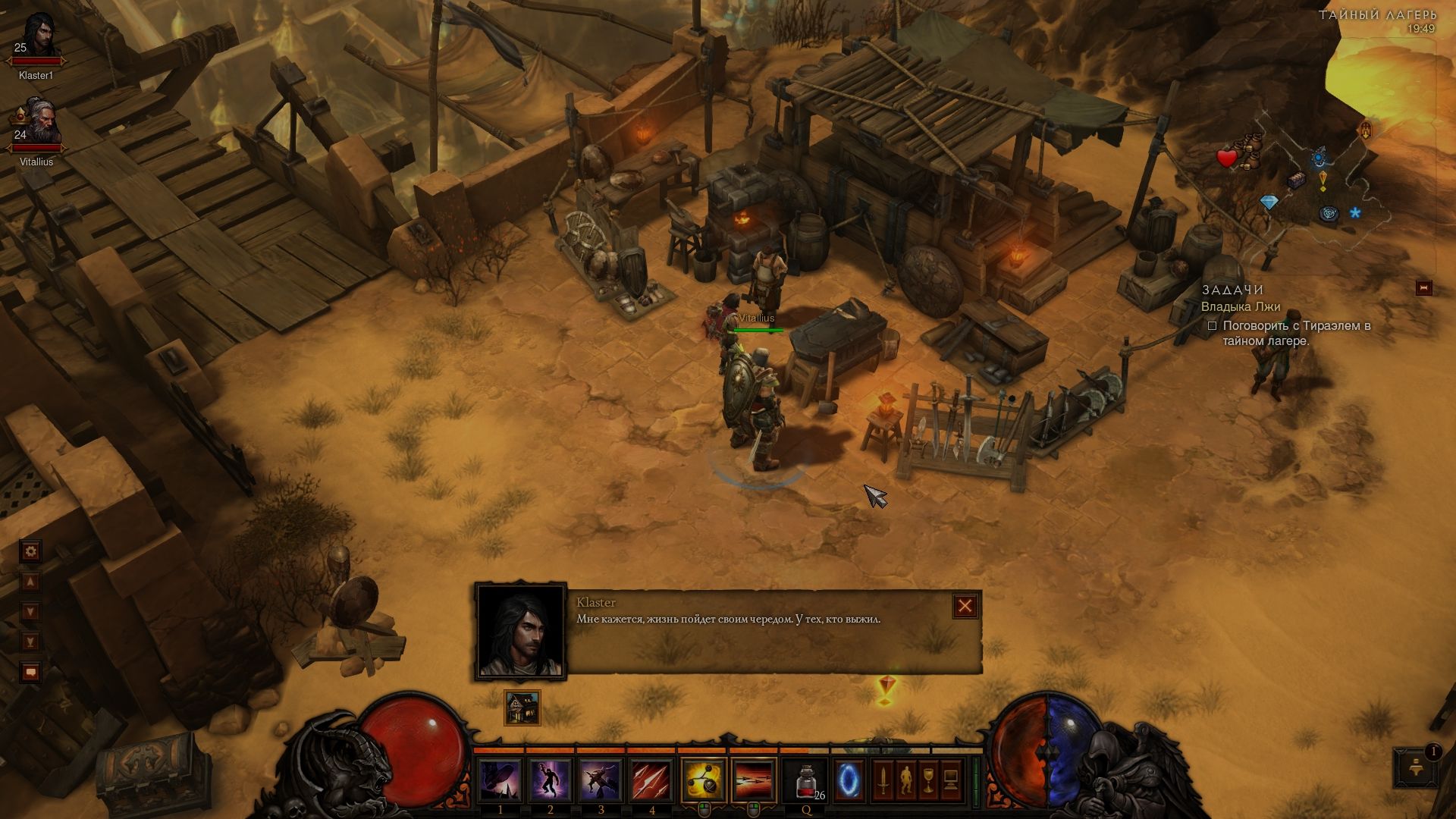
Task: Click the house banner buff icon
Action: (522, 708)
